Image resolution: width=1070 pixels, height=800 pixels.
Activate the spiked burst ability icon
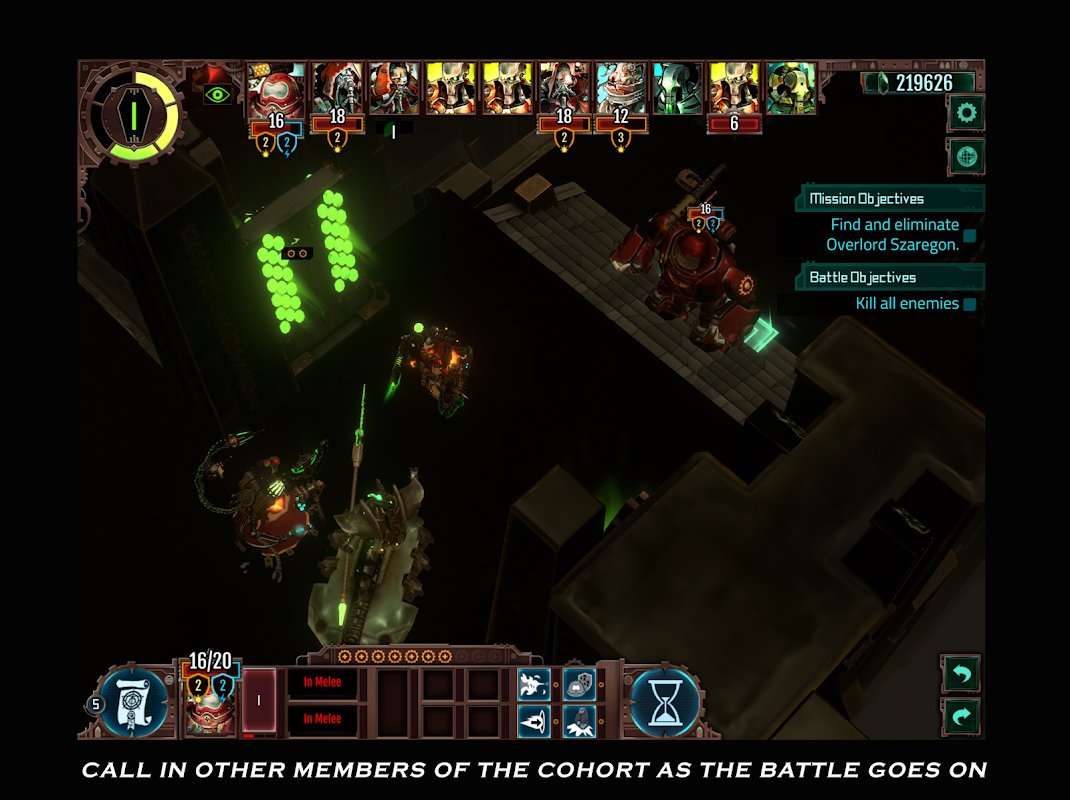point(533,683)
